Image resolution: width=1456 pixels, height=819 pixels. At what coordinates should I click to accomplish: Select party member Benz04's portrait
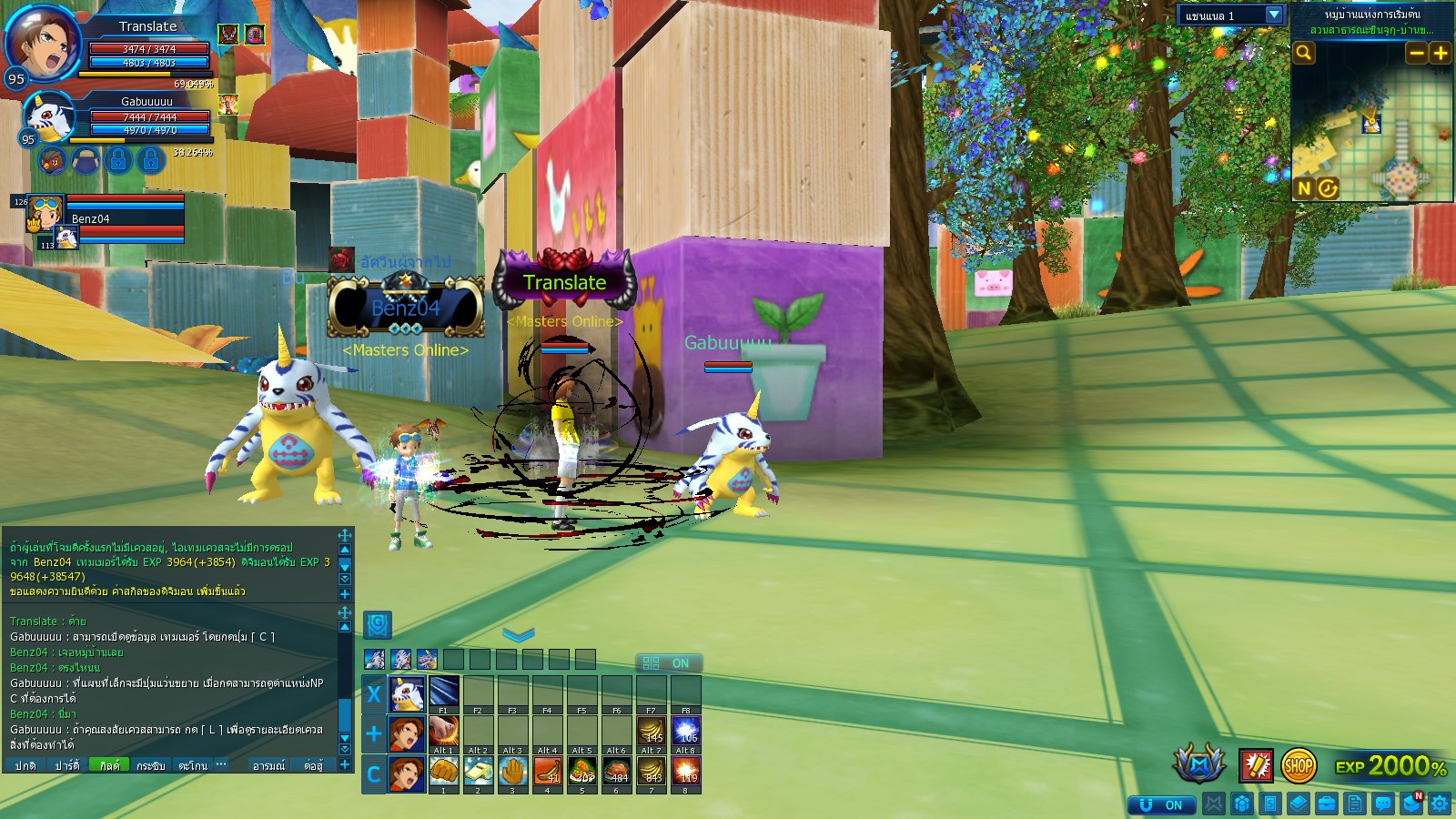(x=45, y=213)
